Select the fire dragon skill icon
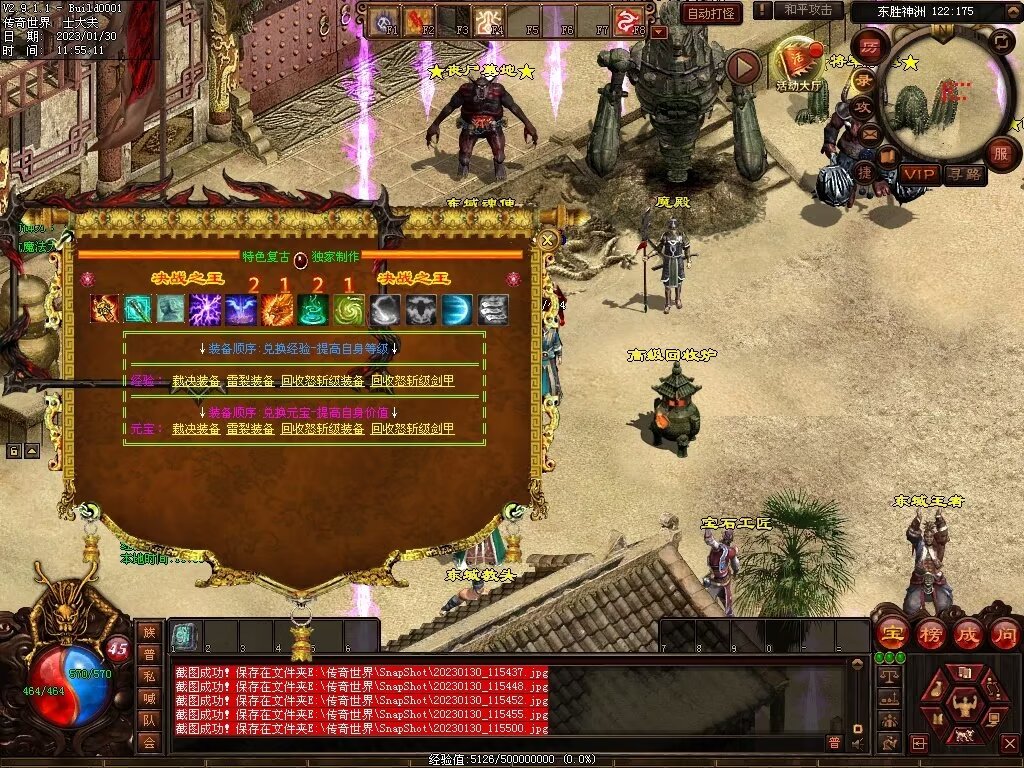The width and height of the screenshot is (1024, 768). (277, 310)
